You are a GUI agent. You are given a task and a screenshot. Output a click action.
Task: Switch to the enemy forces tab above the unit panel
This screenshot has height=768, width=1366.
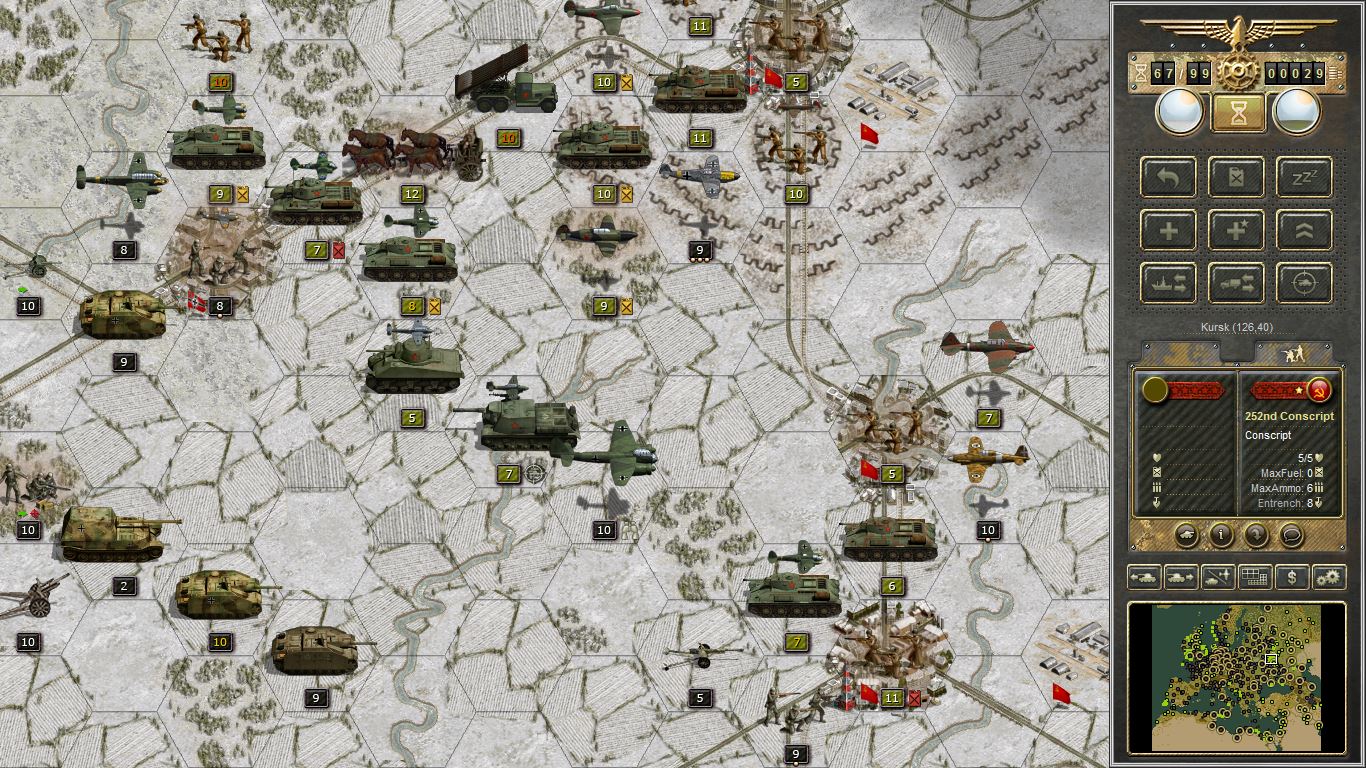[1295, 352]
